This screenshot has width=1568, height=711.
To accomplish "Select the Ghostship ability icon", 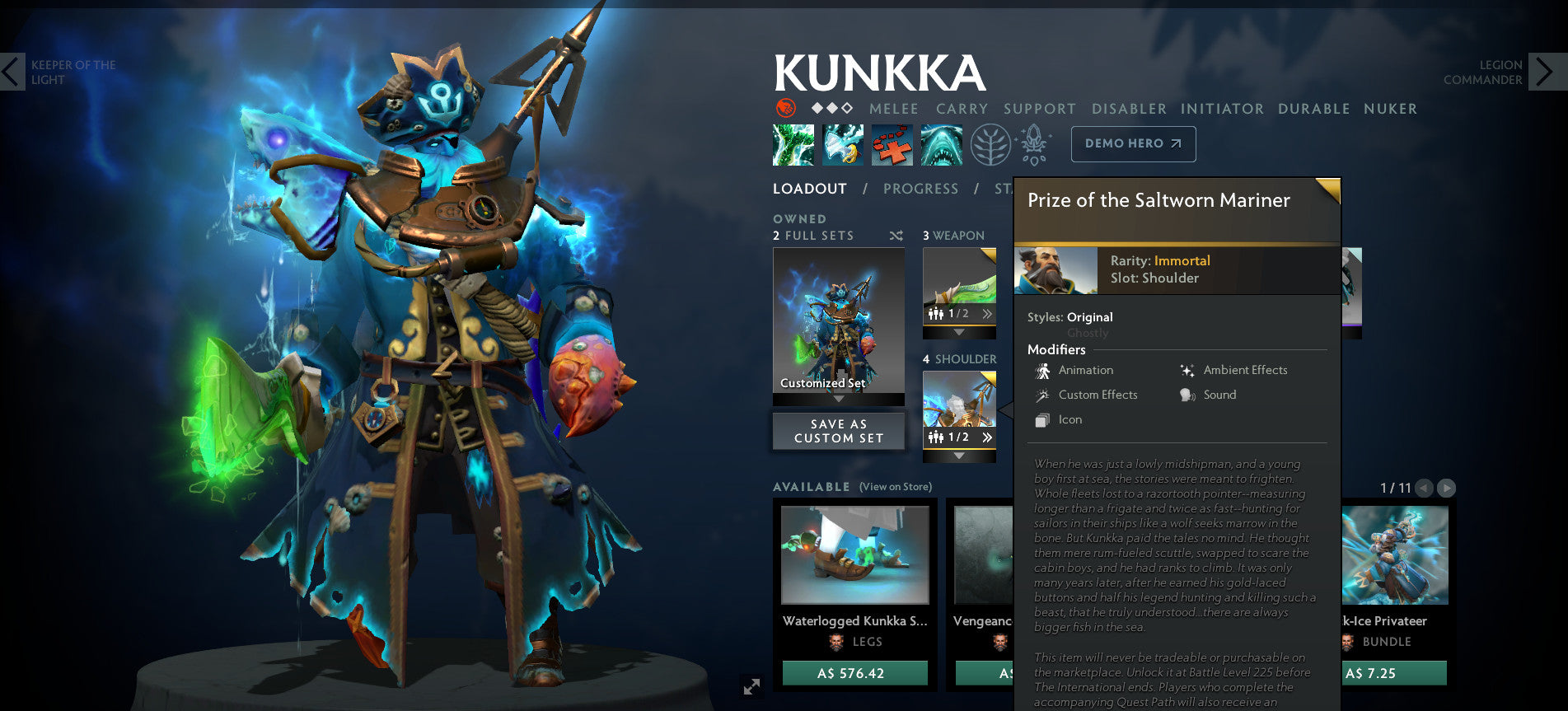I will [x=941, y=143].
